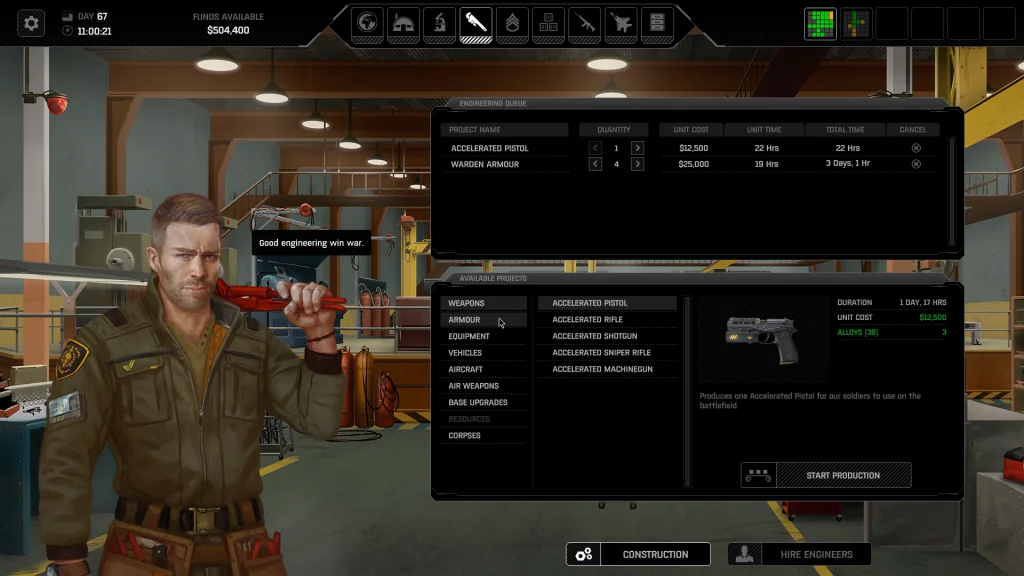Open the gear settings menu
The width and height of the screenshot is (1024, 576).
(x=31, y=22)
